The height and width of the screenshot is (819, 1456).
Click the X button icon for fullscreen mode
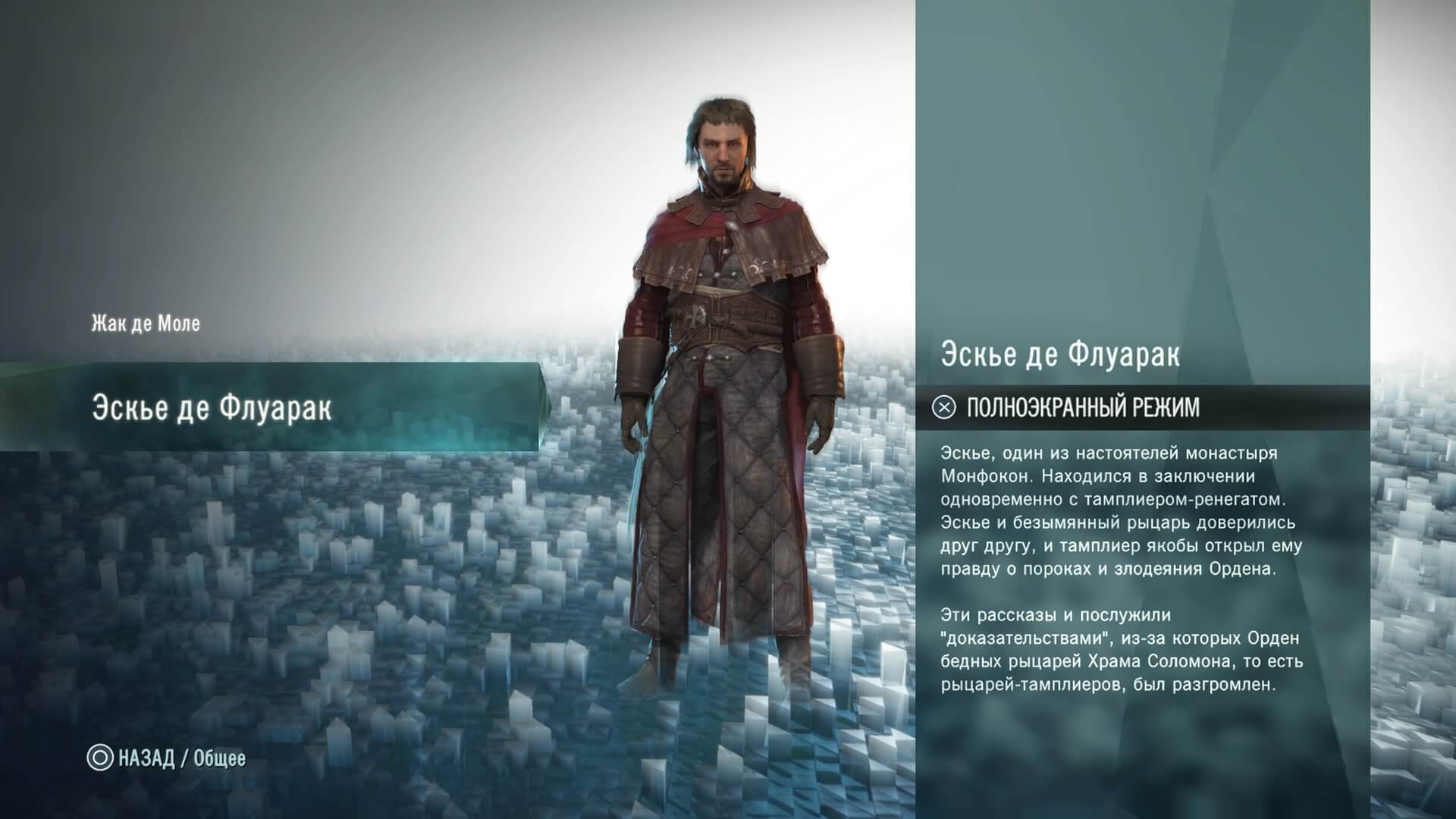[x=943, y=407]
